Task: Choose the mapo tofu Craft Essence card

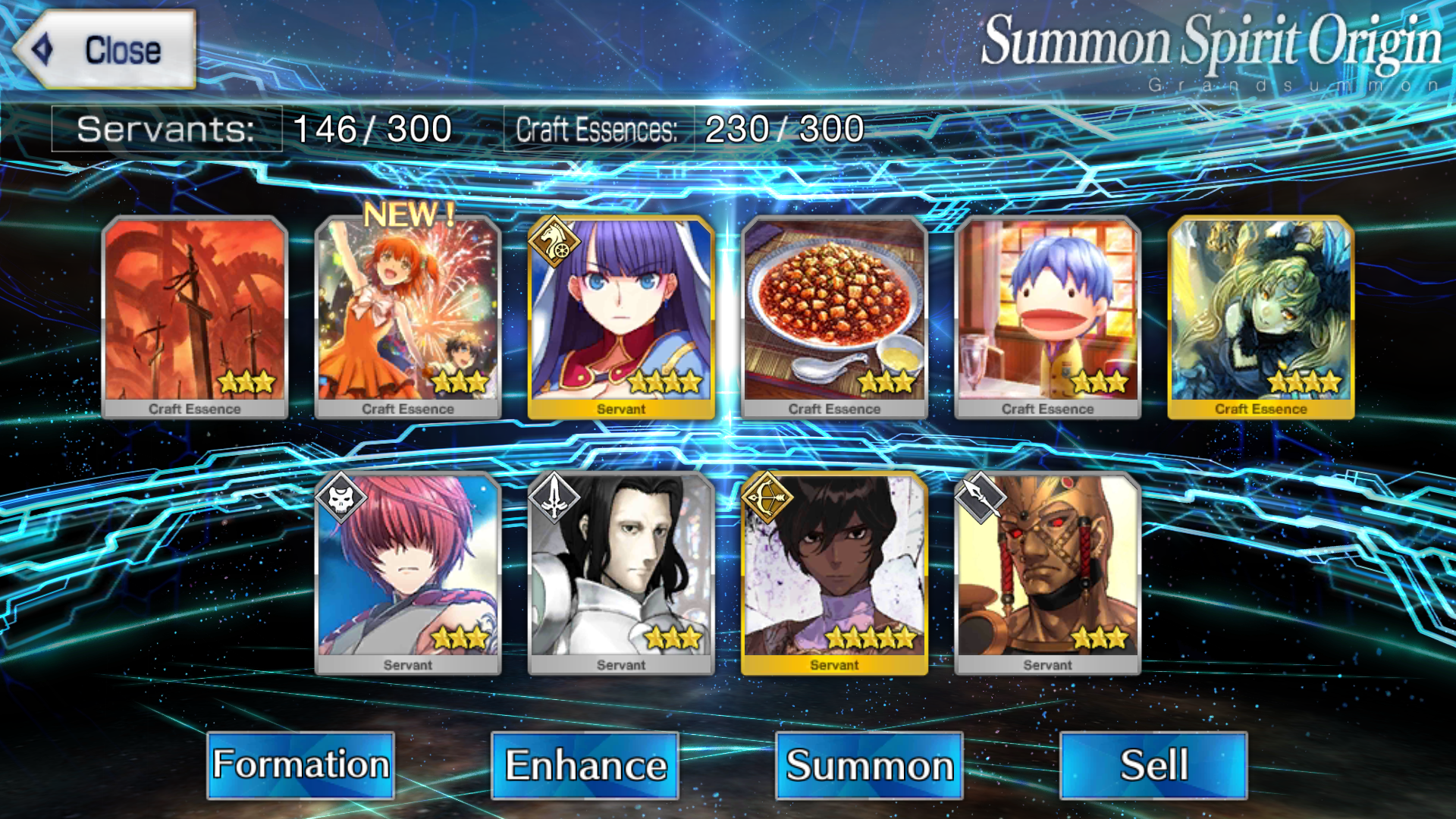Action: click(834, 317)
